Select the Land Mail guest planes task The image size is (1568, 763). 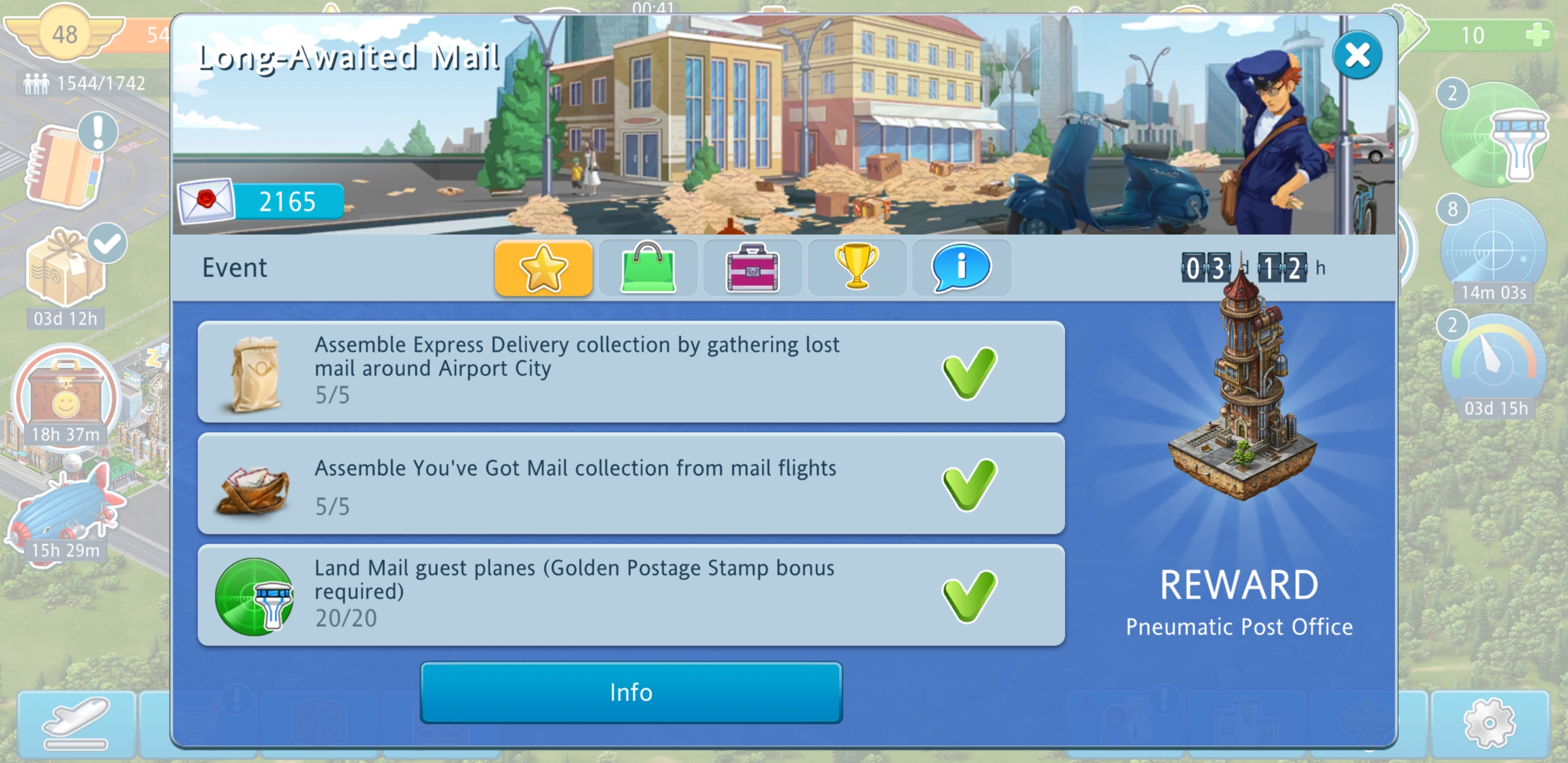tap(630, 595)
